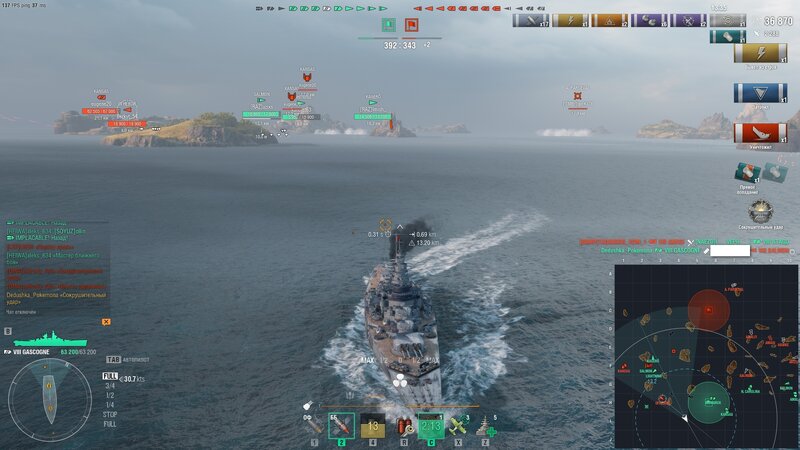Click the tactical minimap
Viewport: 800px width, 450px height.
[x=706, y=356]
